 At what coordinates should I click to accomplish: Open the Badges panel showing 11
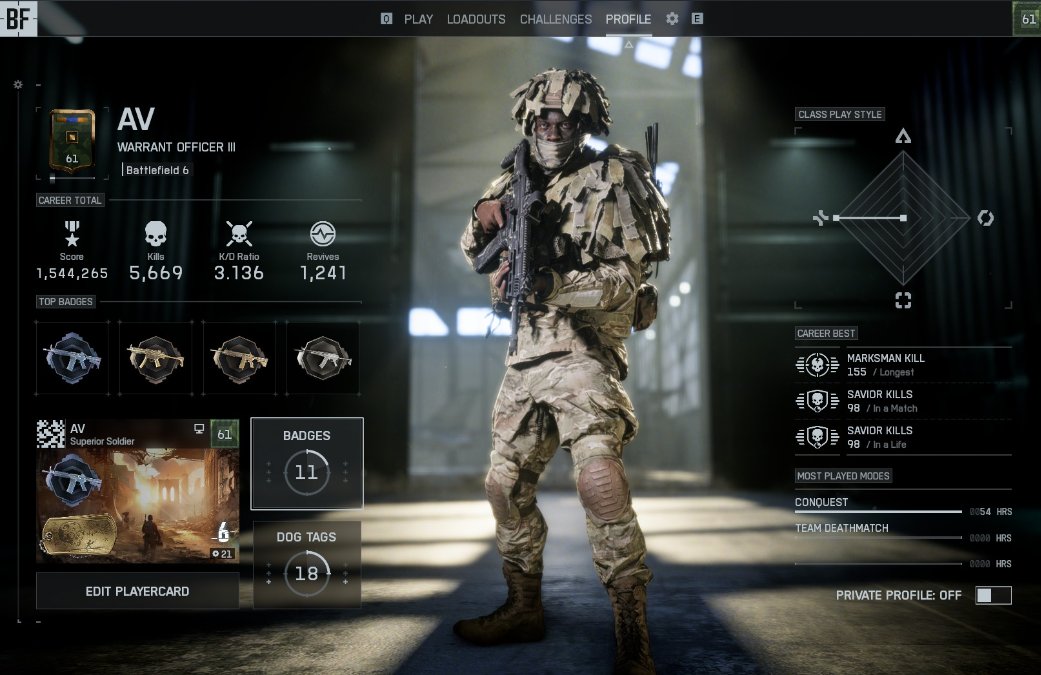306,463
